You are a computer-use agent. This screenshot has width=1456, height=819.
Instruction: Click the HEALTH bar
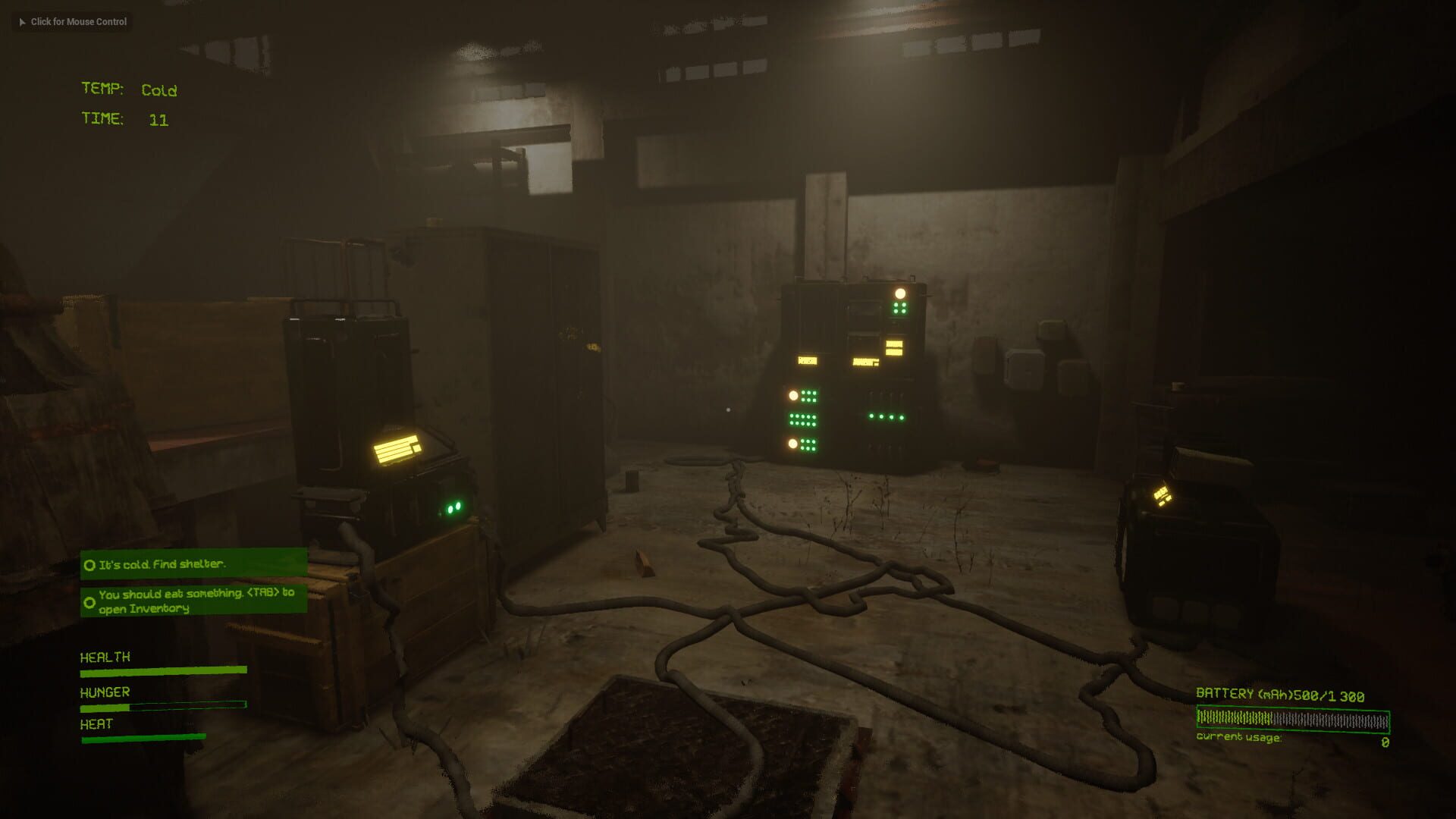163,670
